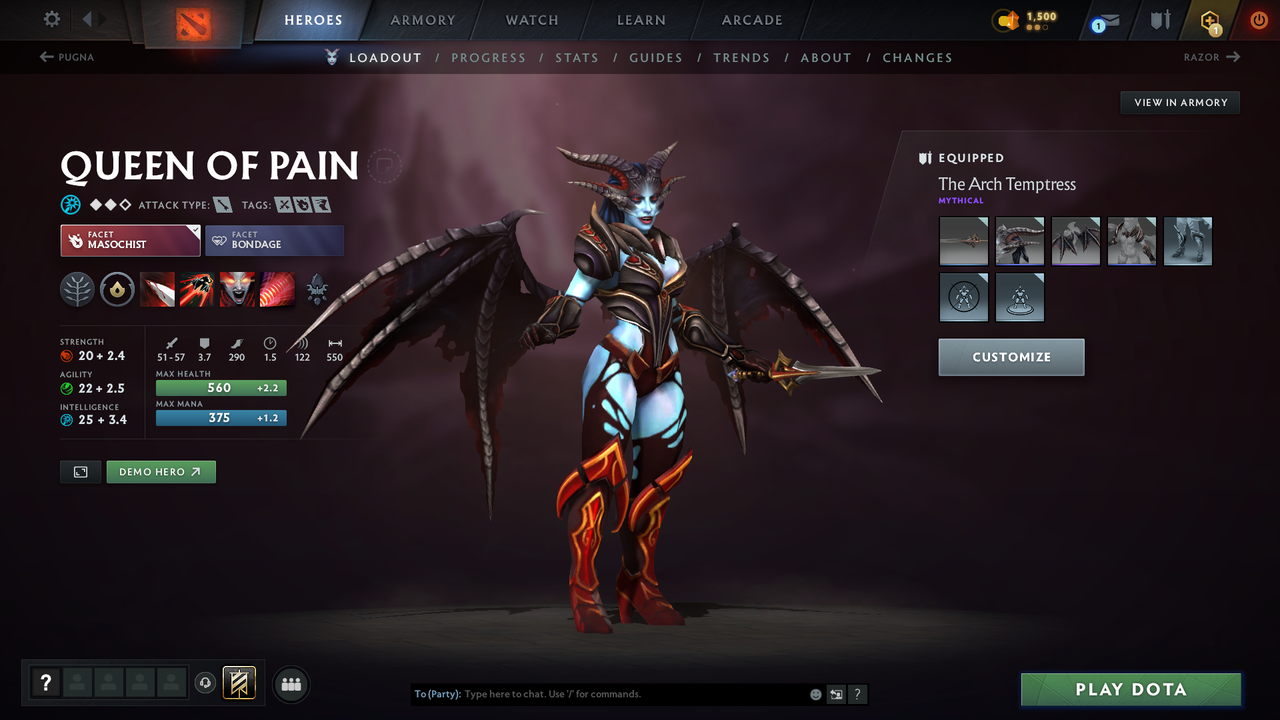Click the max health progress bar
The image size is (1280, 720).
click(x=220, y=387)
